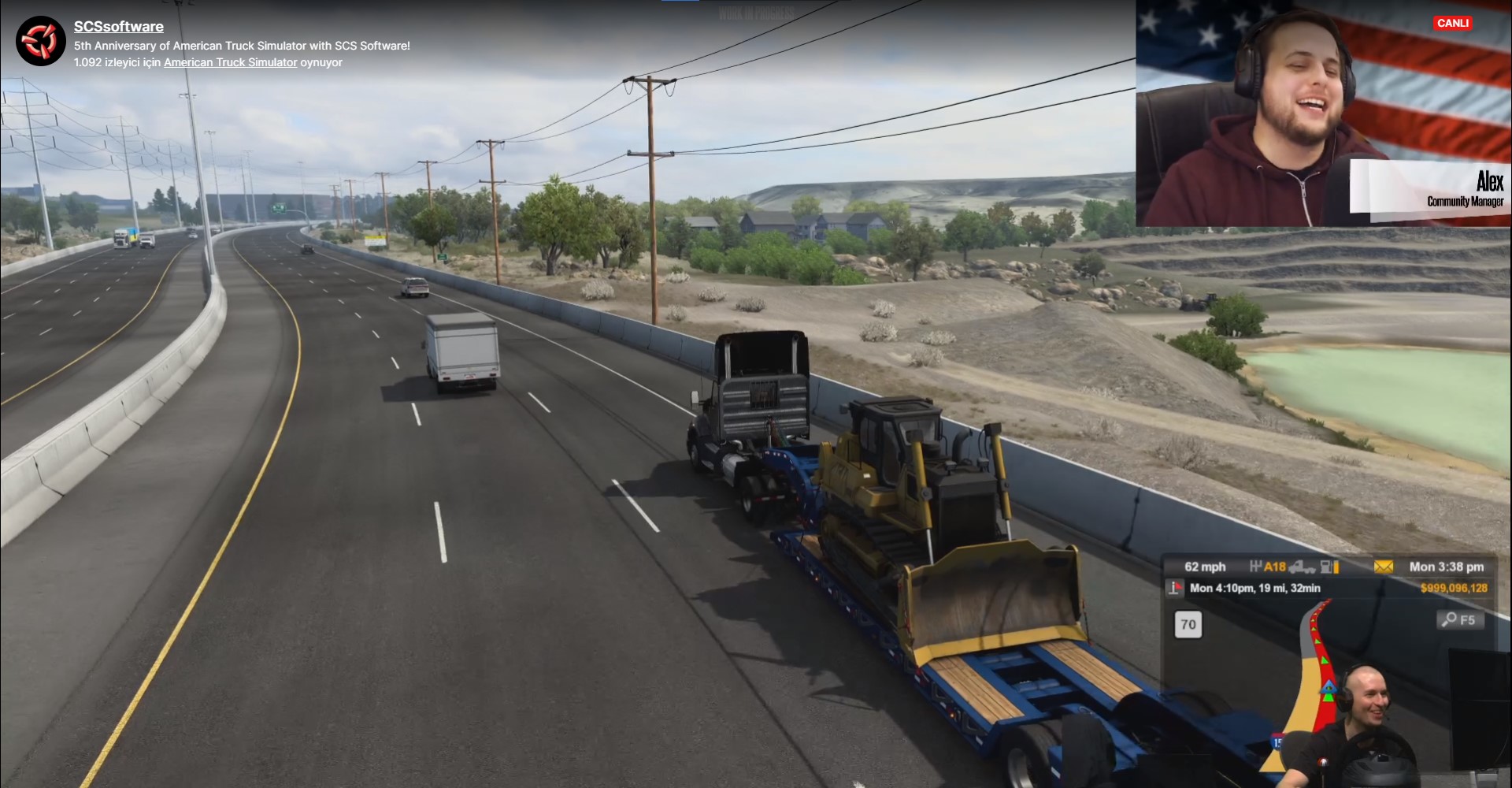This screenshot has width=1512, height=788.
Task: Open the mail envelope notification icon
Action: 1384,567
